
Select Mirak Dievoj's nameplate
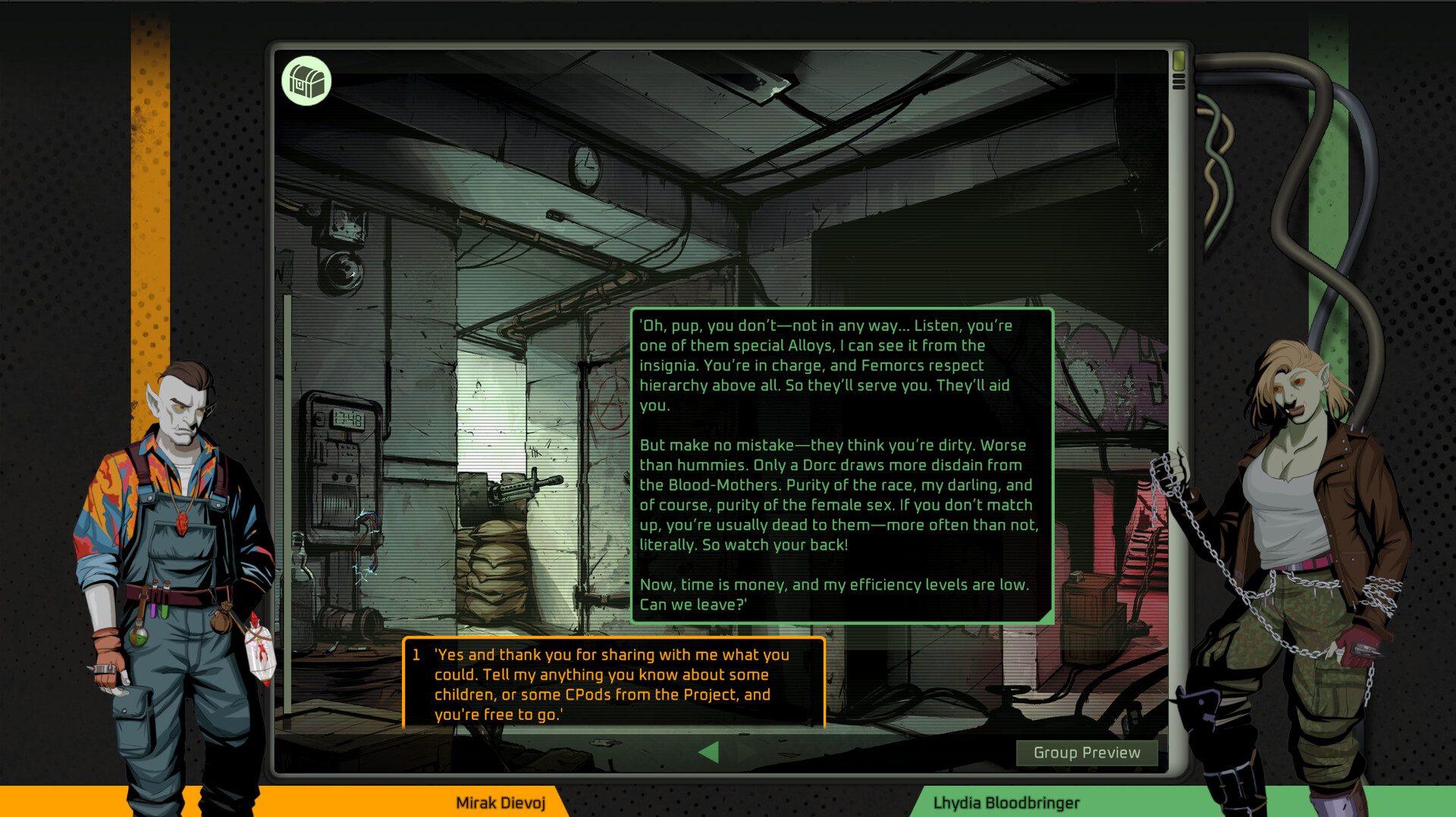tap(500, 803)
